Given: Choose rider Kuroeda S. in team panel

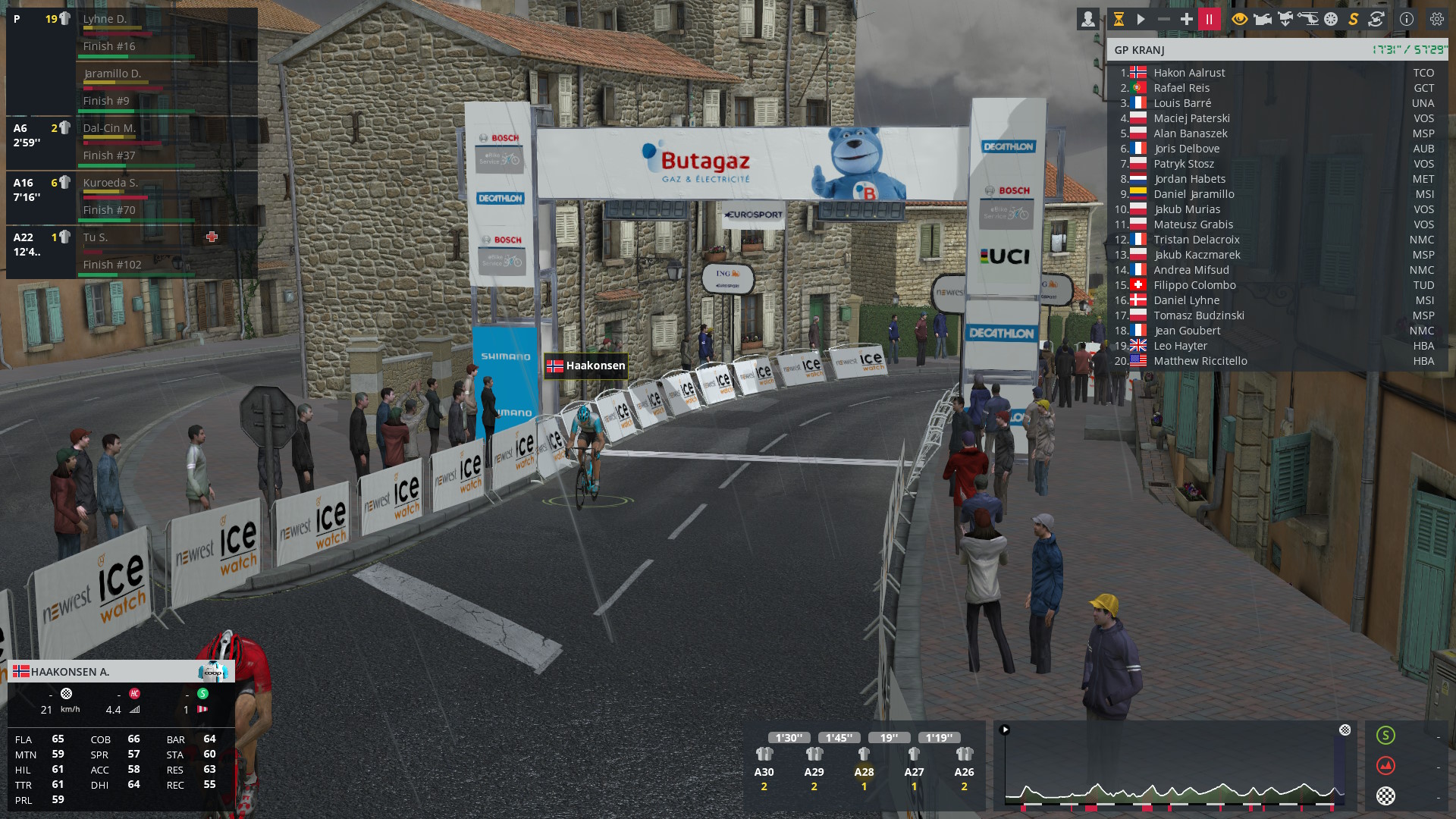Looking at the screenshot, I should 110,183.
